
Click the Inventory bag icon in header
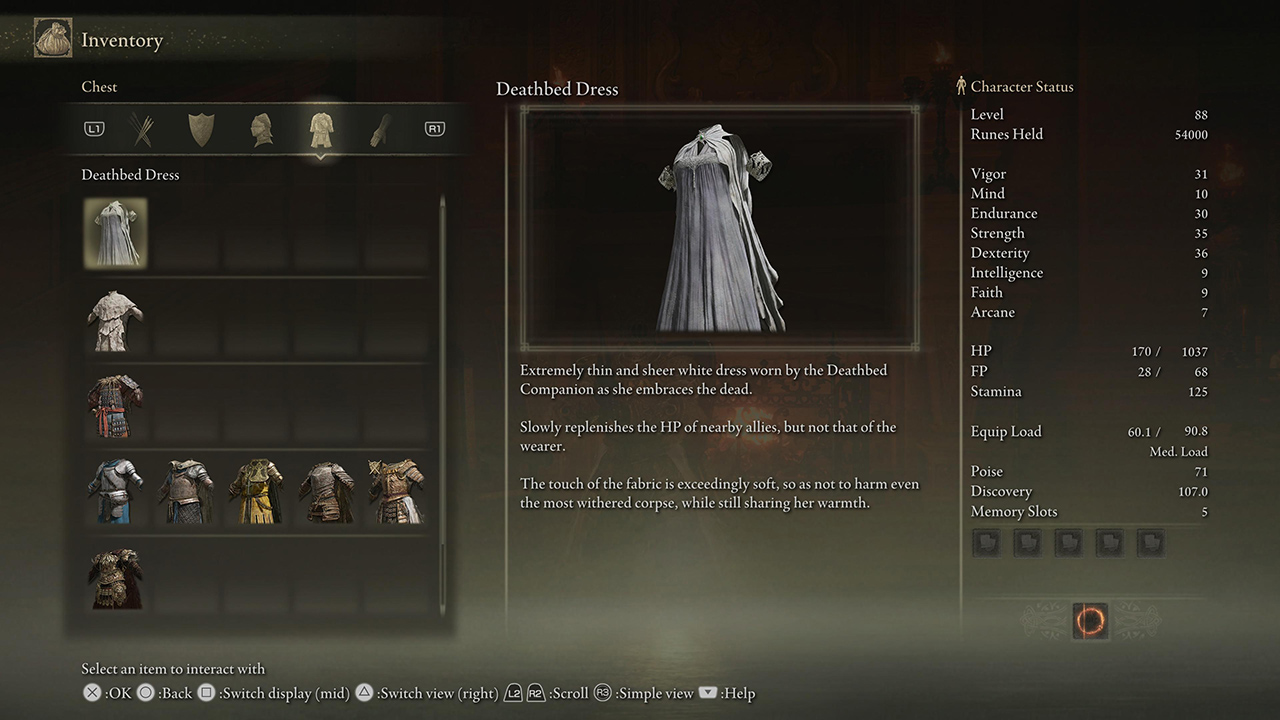pyautogui.click(x=52, y=40)
